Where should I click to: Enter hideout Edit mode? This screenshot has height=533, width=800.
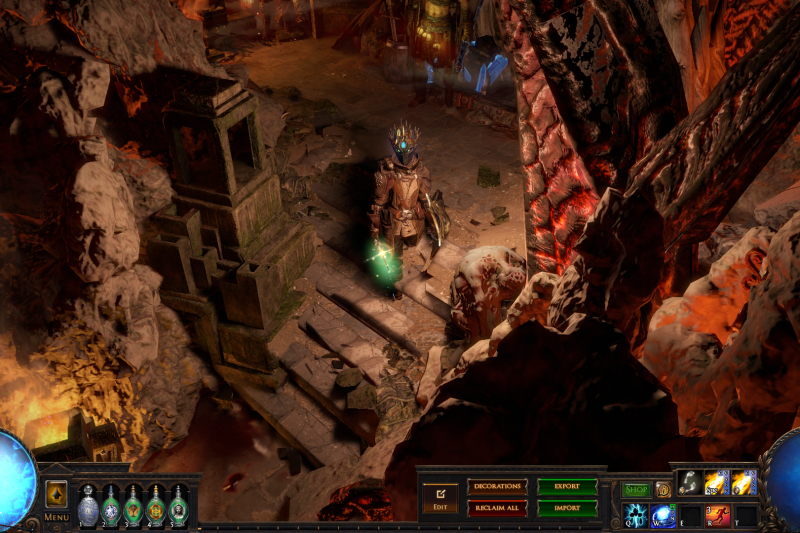point(440,497)
